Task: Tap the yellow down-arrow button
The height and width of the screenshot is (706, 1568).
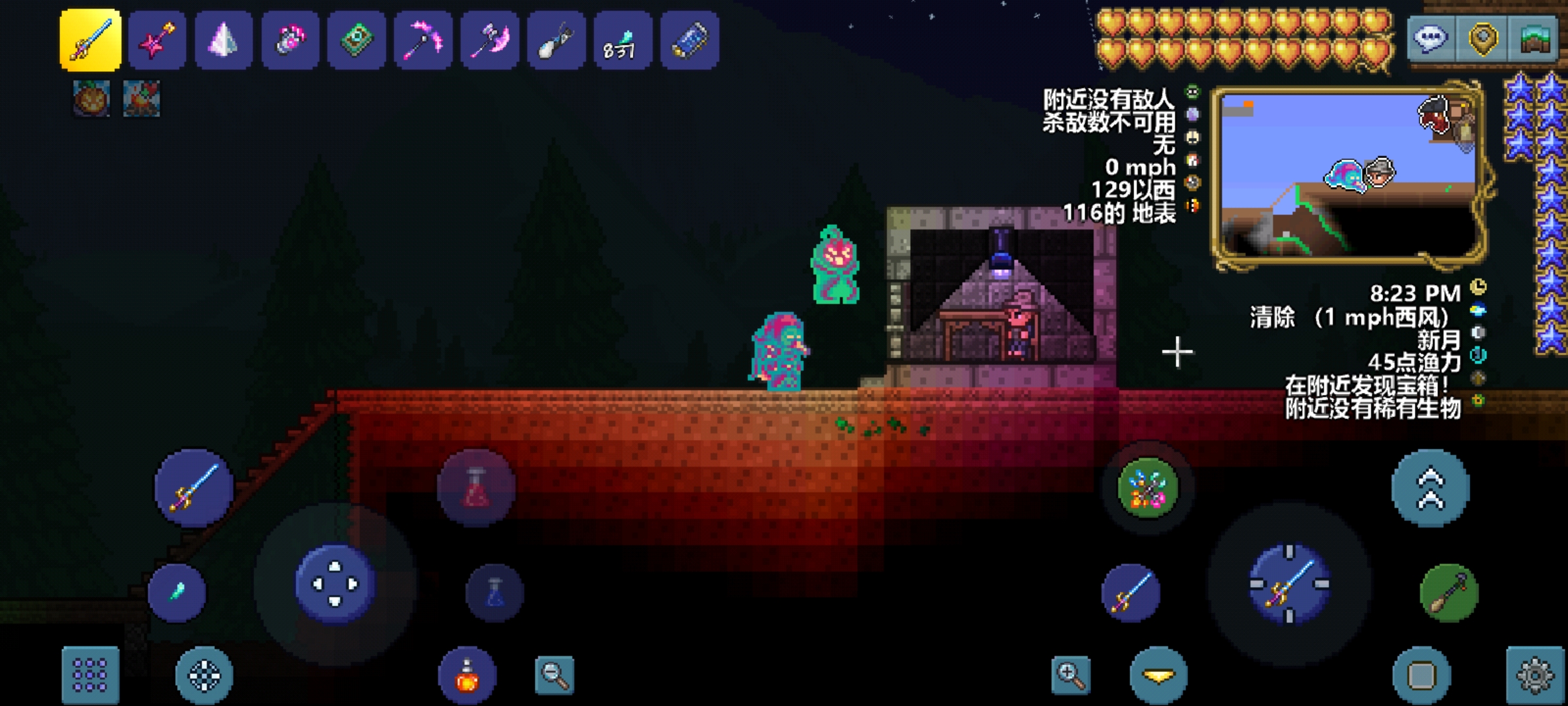Action: pyautogui.click(x=1158, y=675)
